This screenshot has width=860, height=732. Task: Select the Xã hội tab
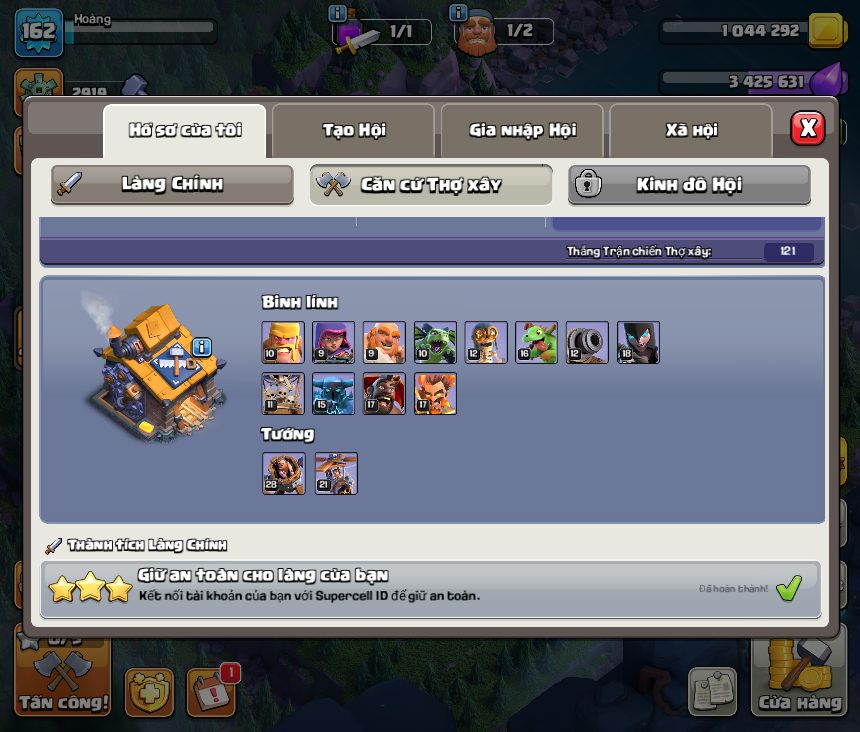coord(690,130)
